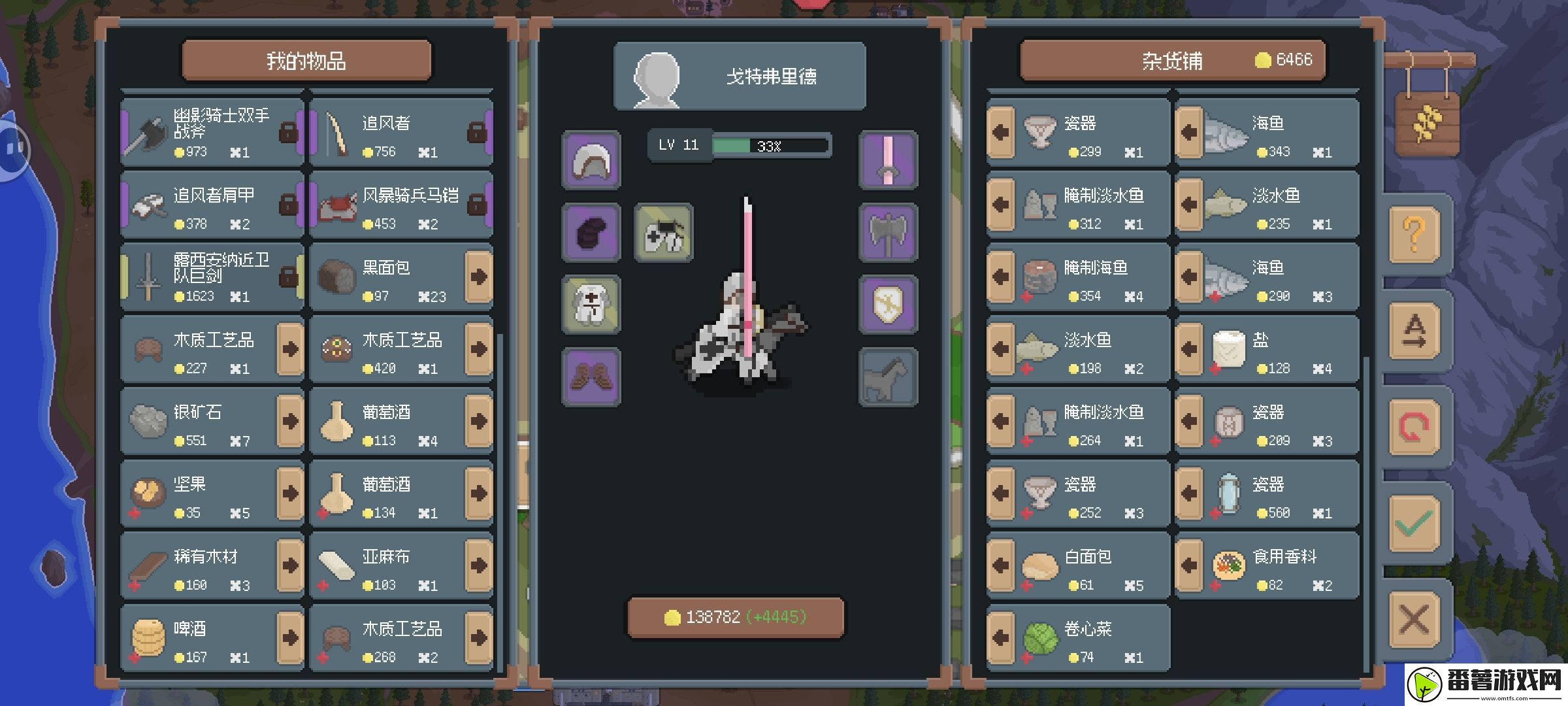
Task: Click the horse mount slot
Action: 888,377
